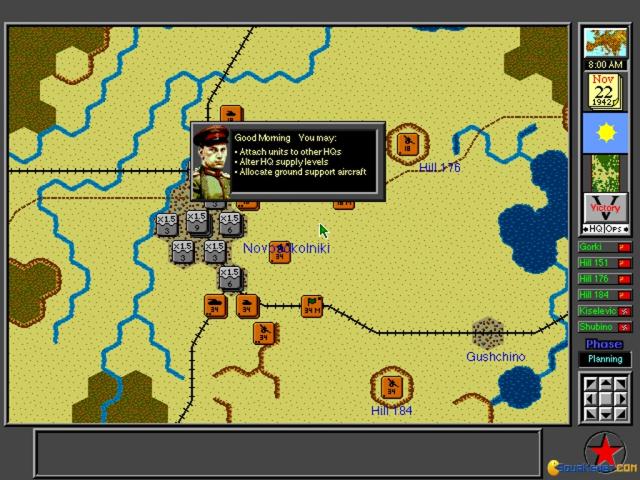Click the red star button

click(x=604, y=450)
